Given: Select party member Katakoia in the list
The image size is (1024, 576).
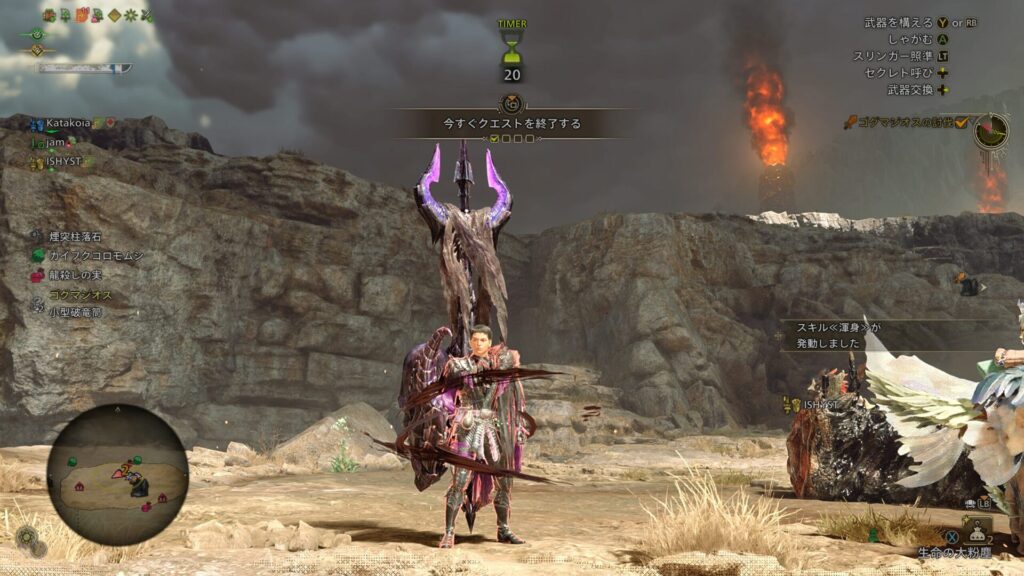Looking at the screenshot, I should 68,123.
